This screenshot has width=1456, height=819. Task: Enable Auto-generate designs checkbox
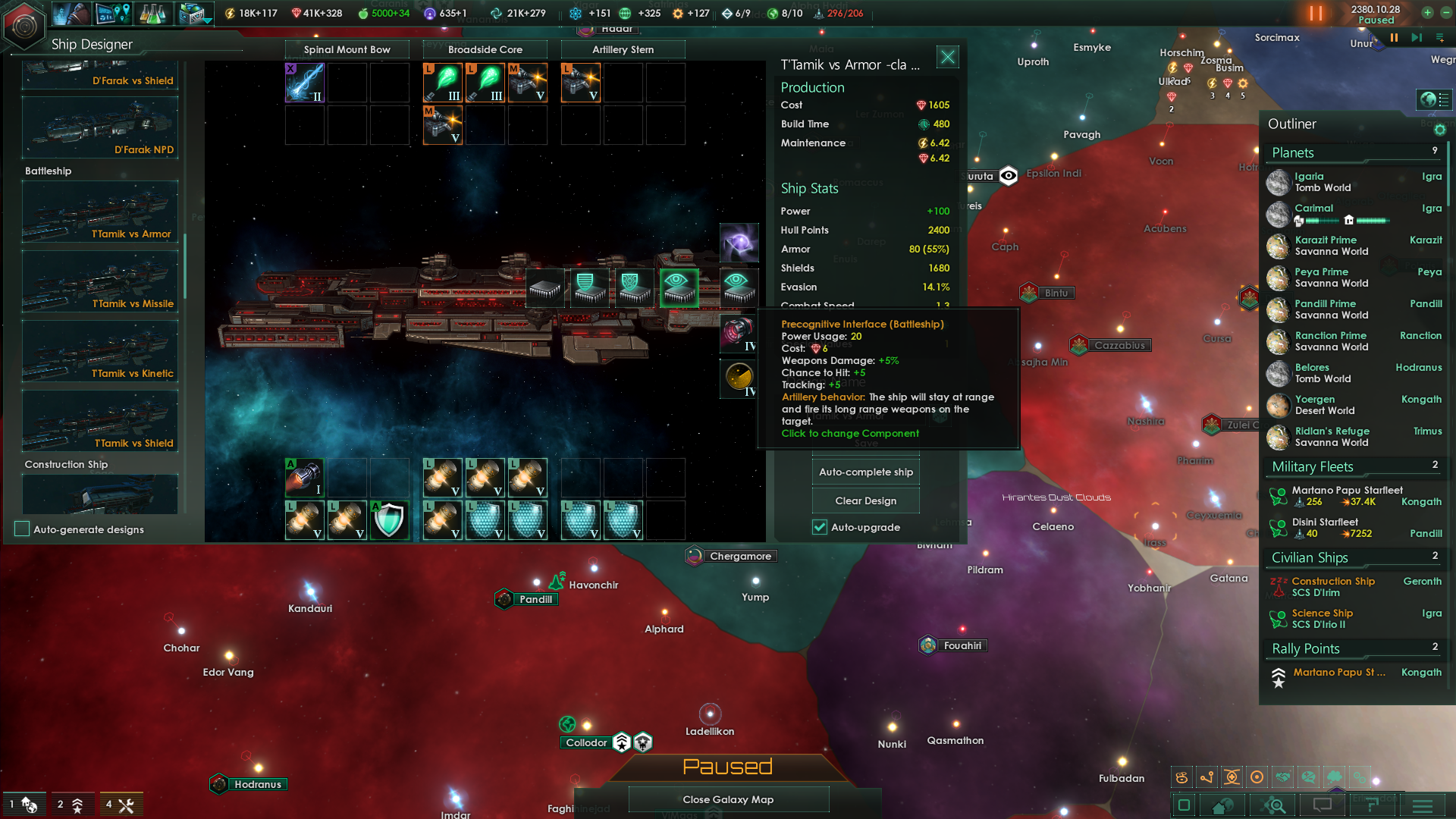tap(22, 529)
